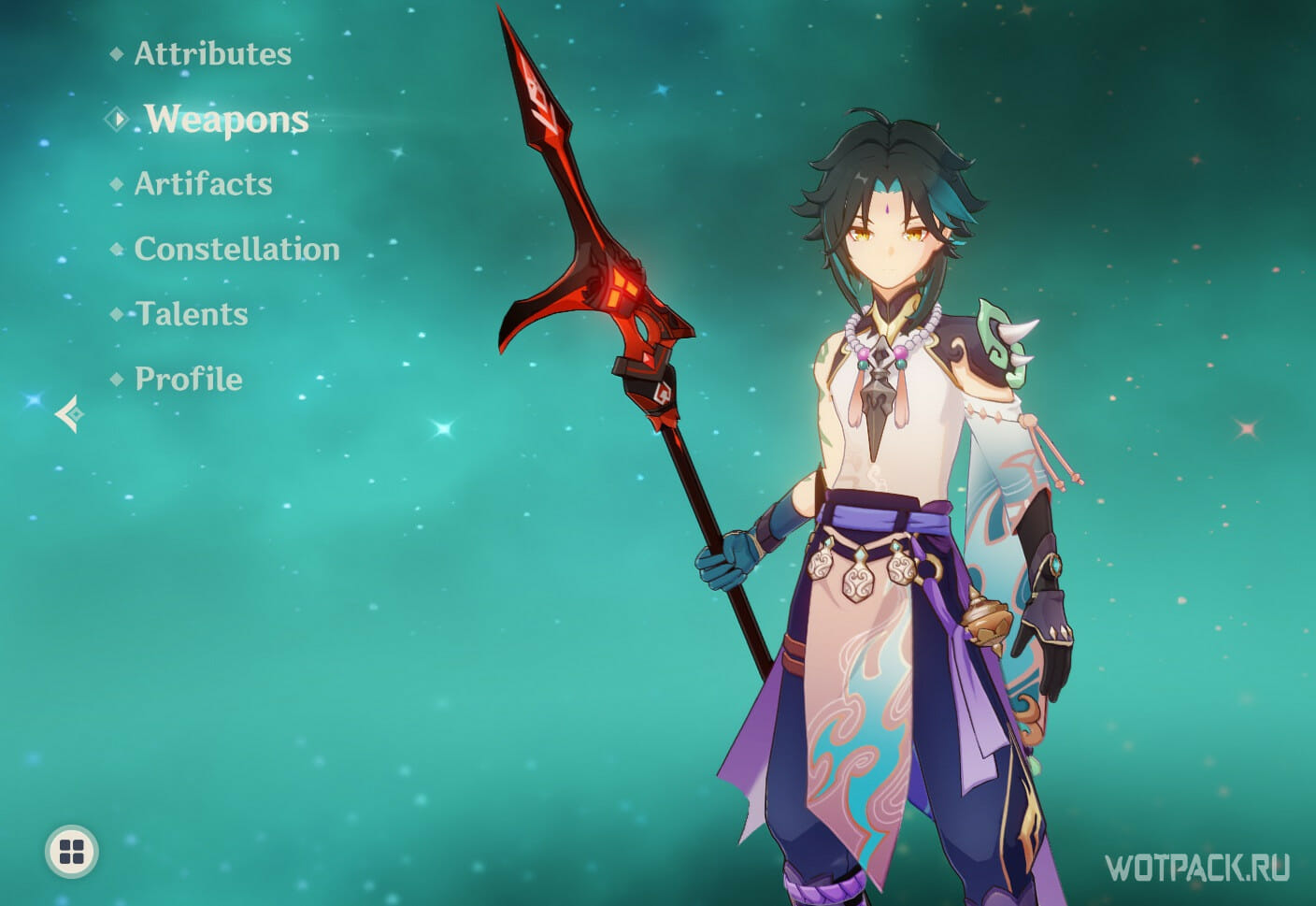Open the Attributes tab
The height and width of the screenshot is (906, 1316).
click(212, 53)
